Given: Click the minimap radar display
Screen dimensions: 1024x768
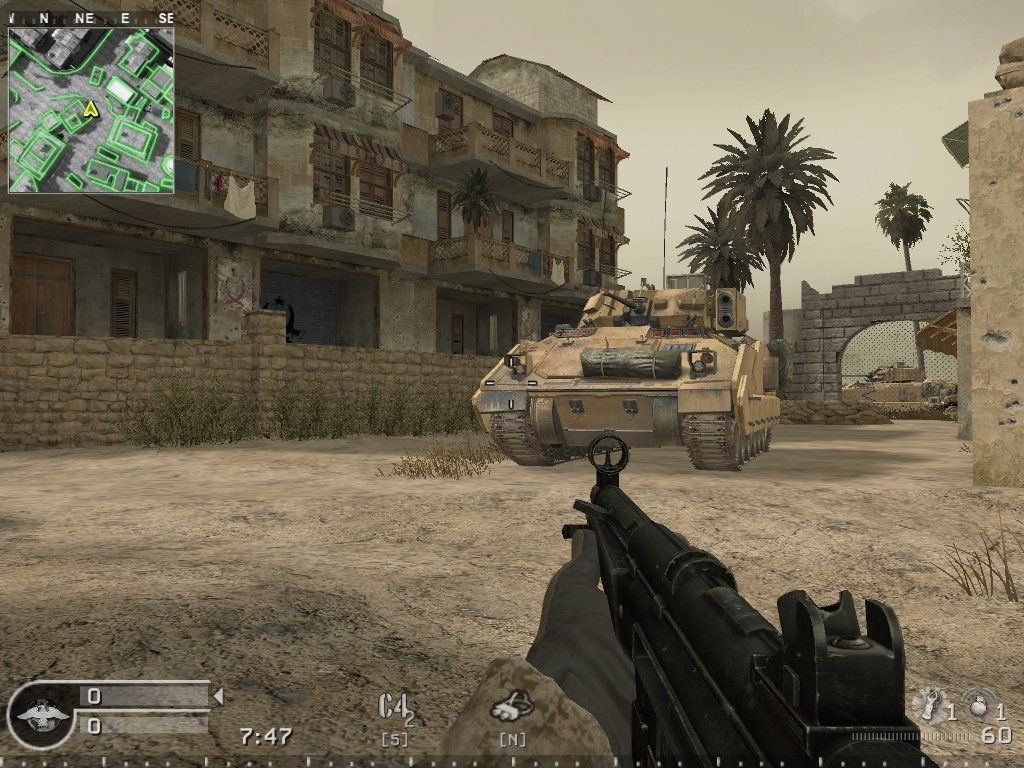Looking at the screenshot, I should tap(91, 109).
